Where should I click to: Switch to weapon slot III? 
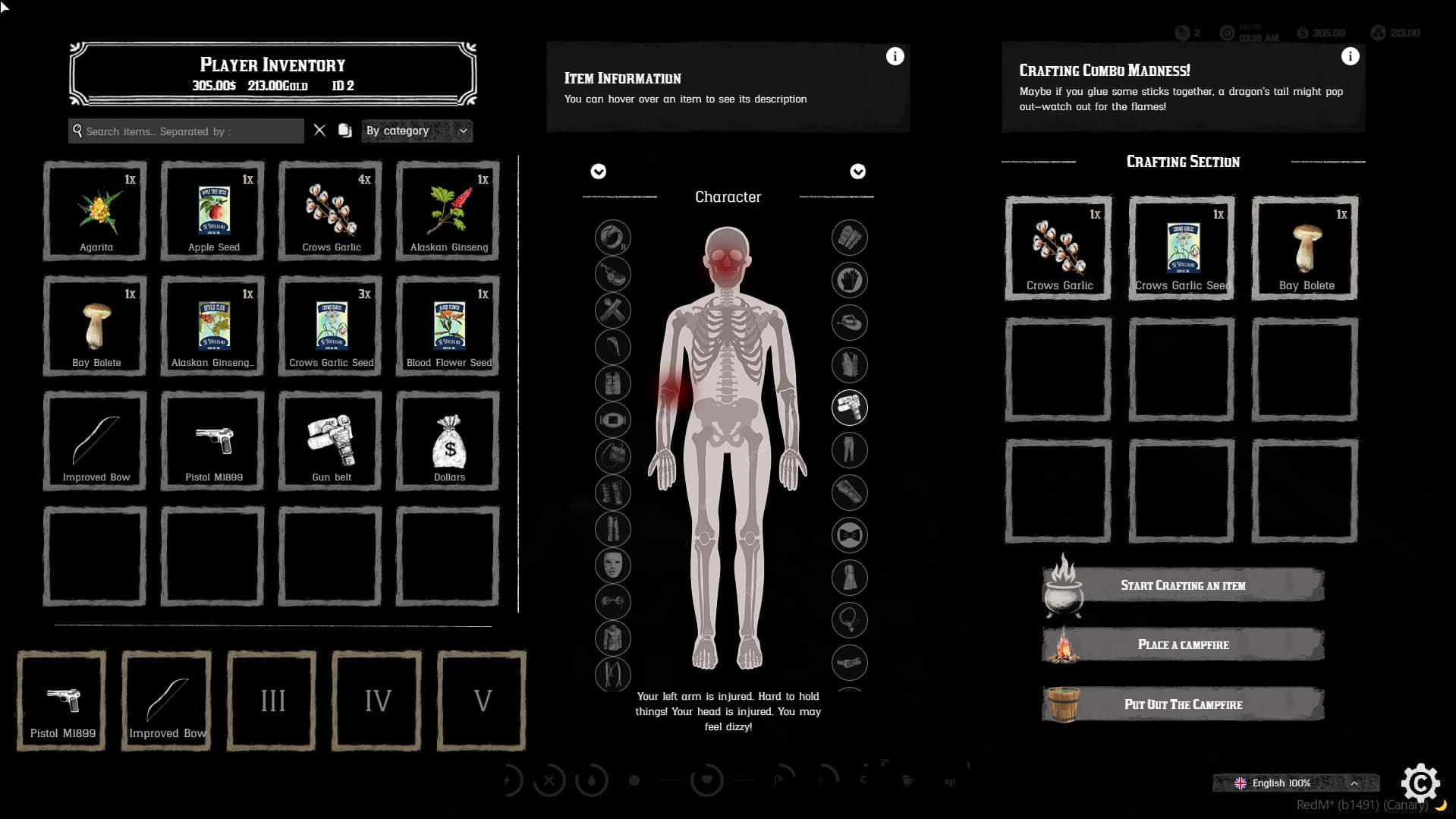point(270,700)
